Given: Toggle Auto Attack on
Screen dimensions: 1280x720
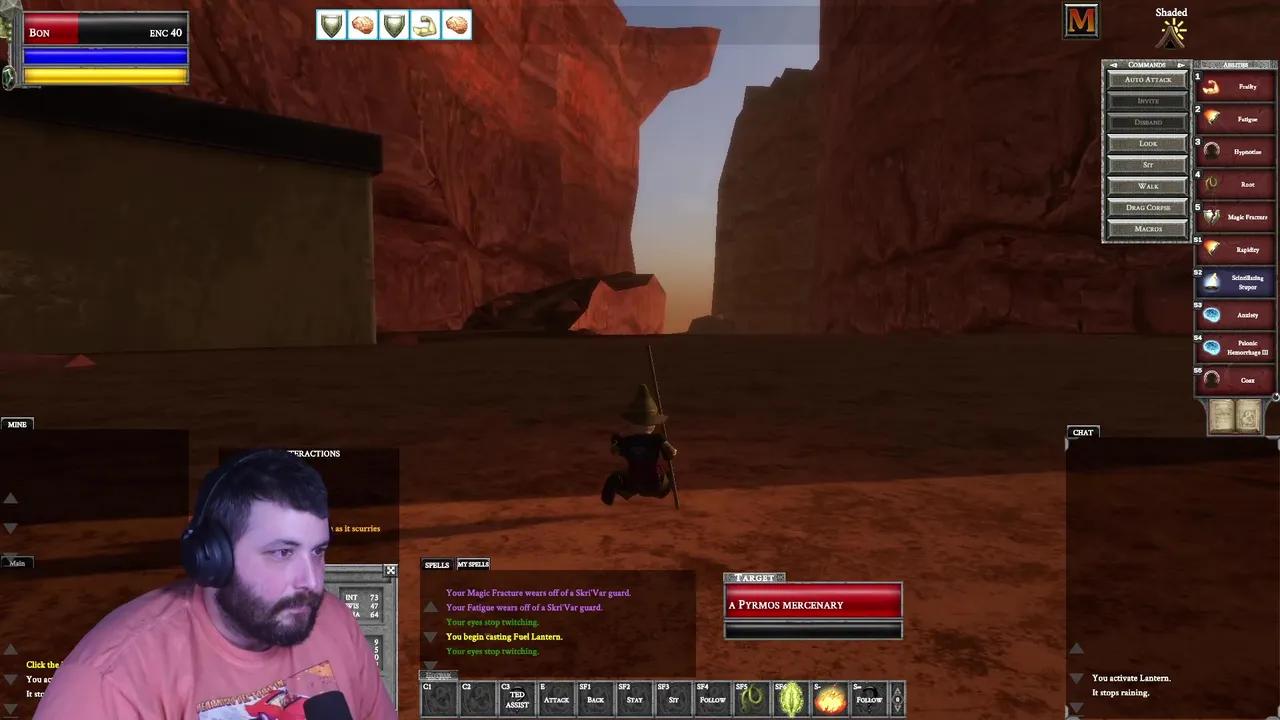Looking at the screenshot, I should pos(1146,79).
